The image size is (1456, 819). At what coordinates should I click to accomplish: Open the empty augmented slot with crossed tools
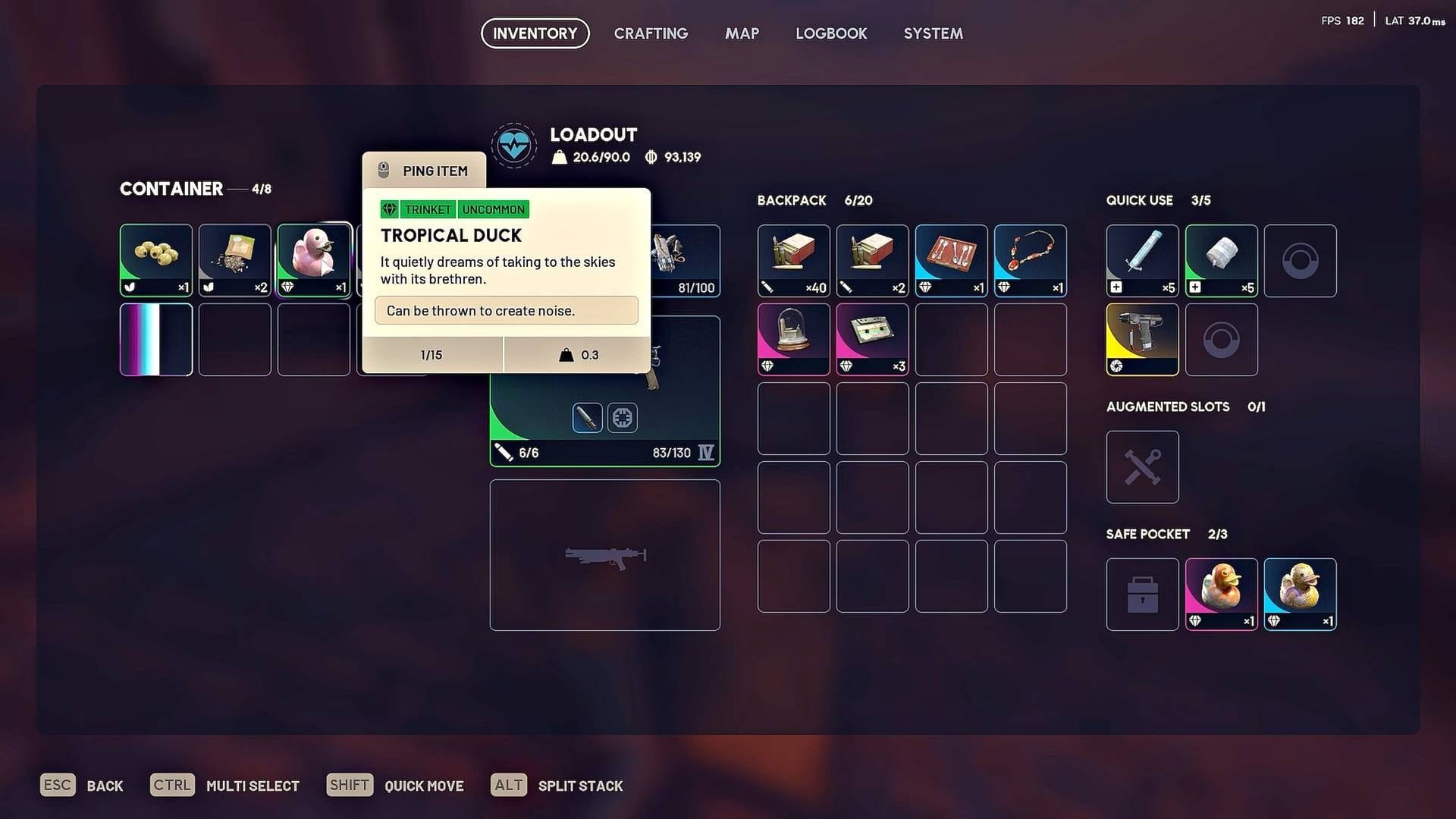(1142, 466)
